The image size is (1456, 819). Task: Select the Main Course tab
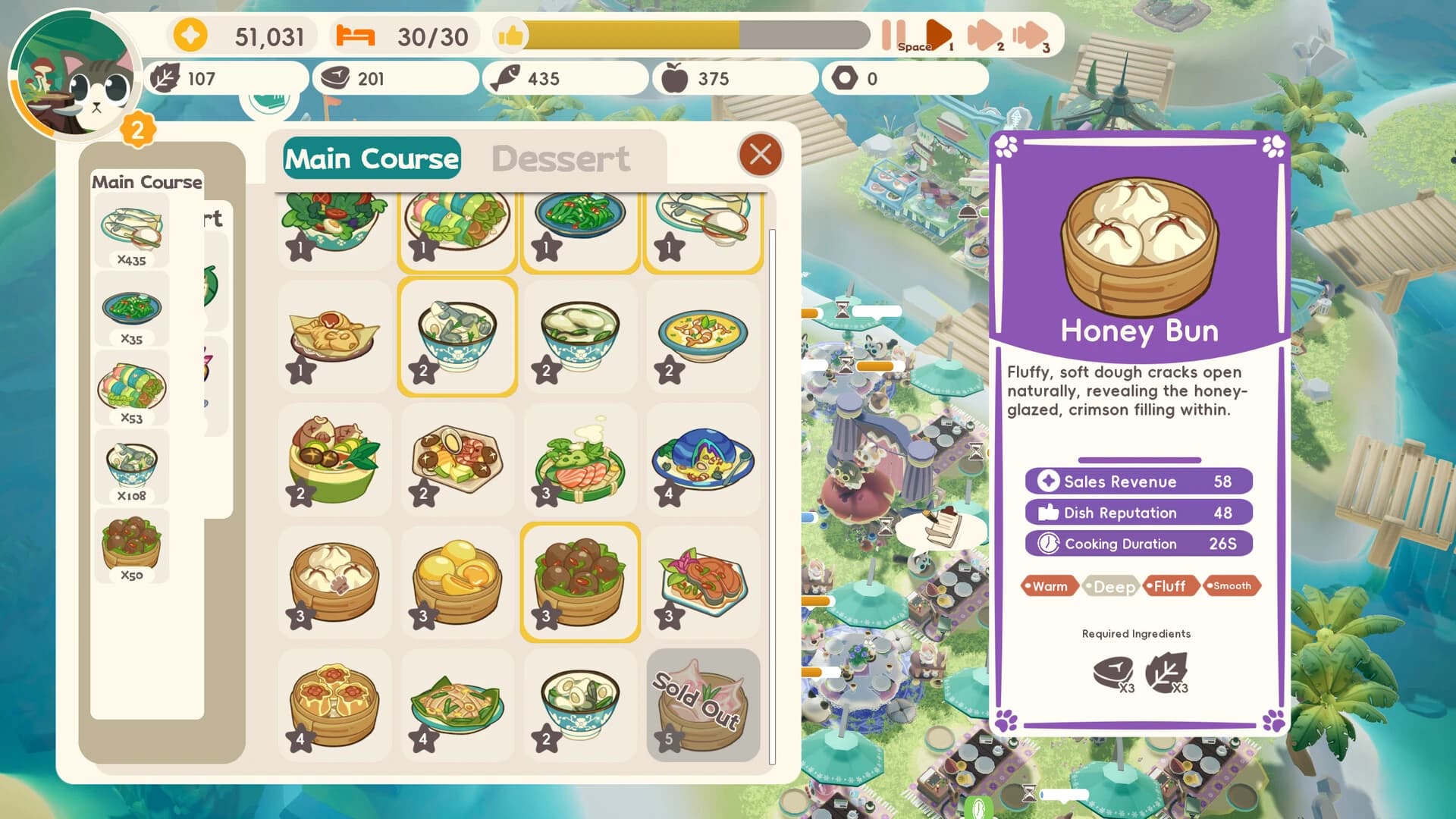(x=371, y=158)
